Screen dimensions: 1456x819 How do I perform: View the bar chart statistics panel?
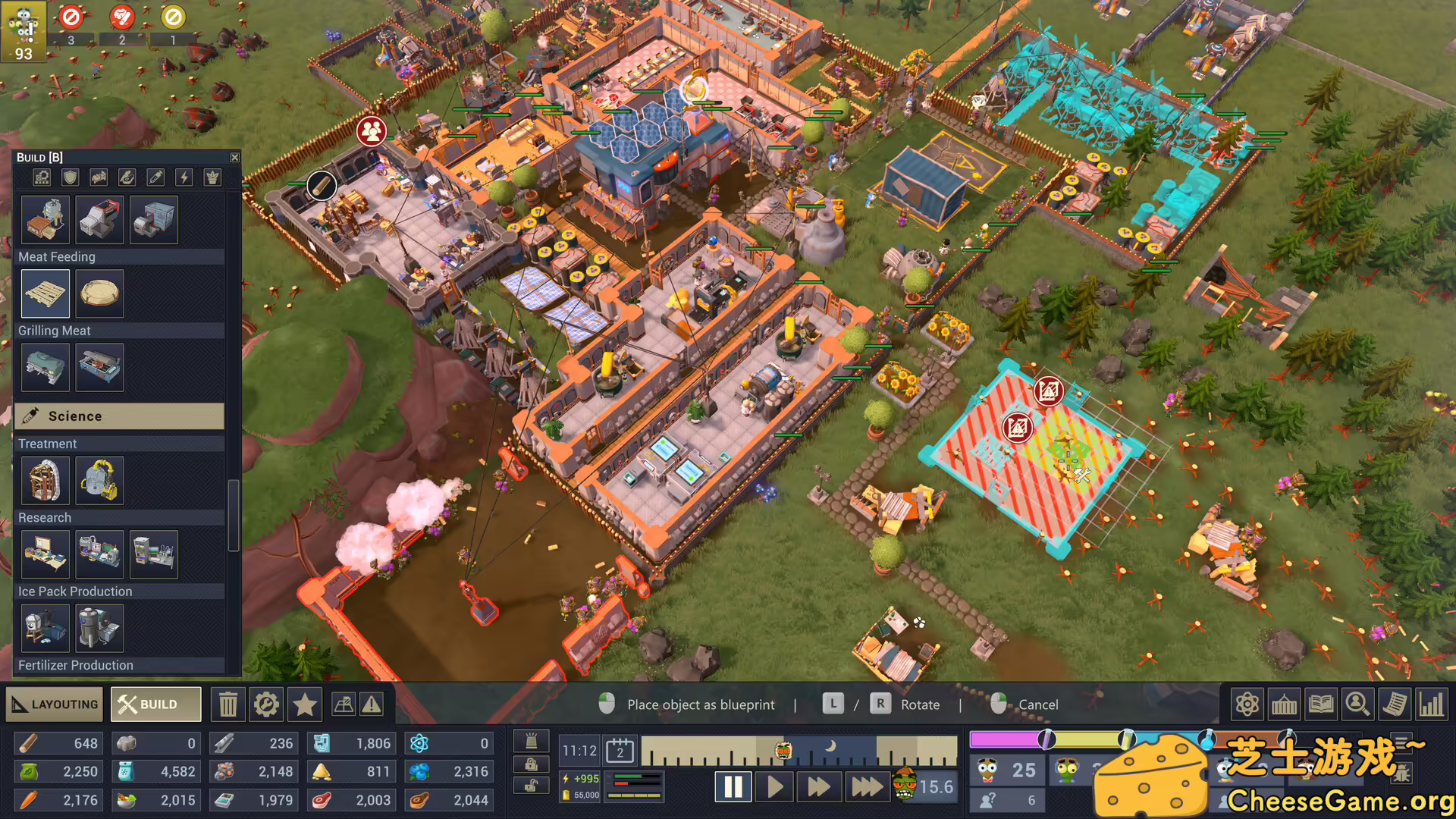click(x=1431, y=704)
